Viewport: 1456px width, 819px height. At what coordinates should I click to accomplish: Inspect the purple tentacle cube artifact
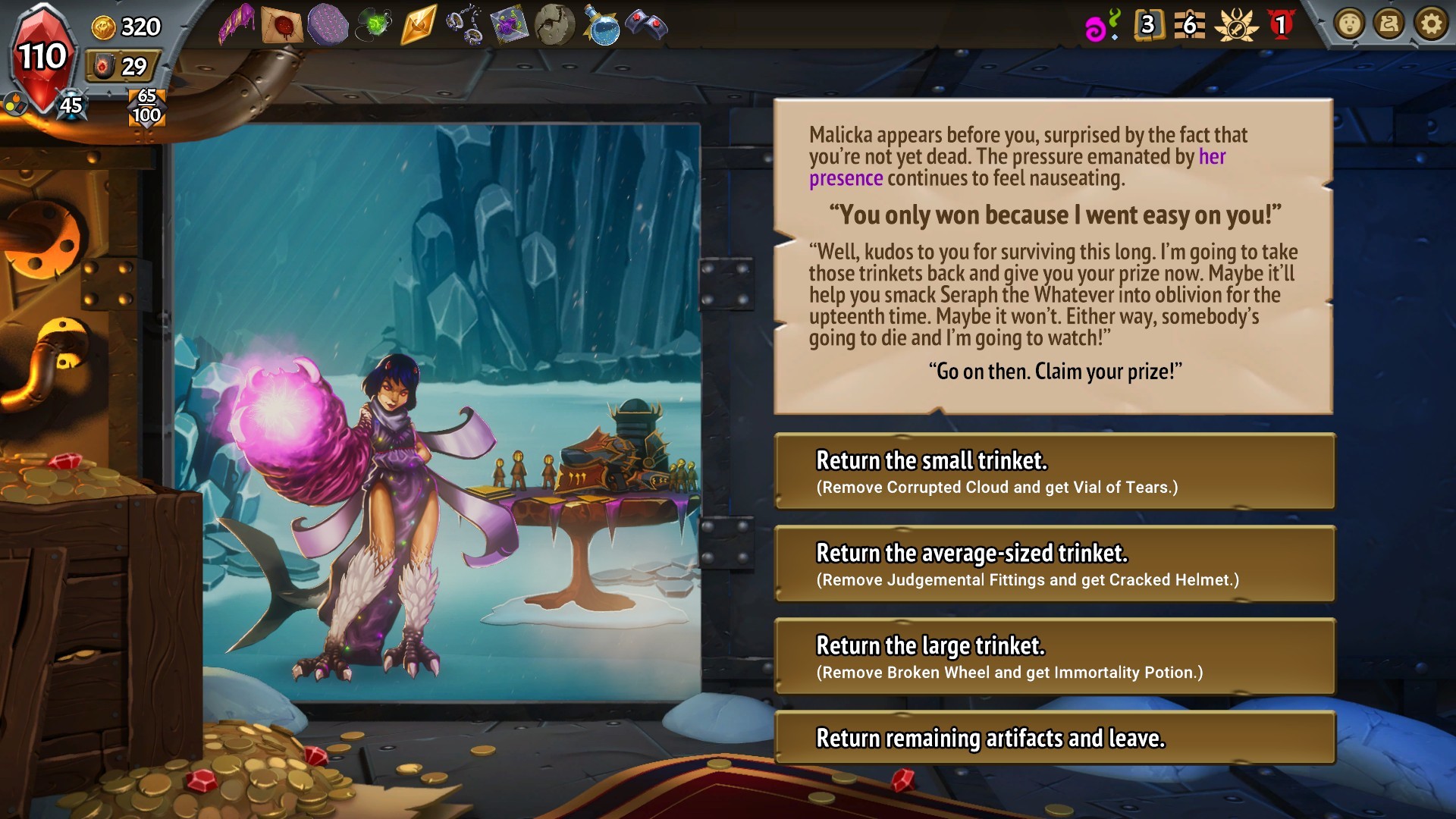pyautogui.click(x=509, y=26)
